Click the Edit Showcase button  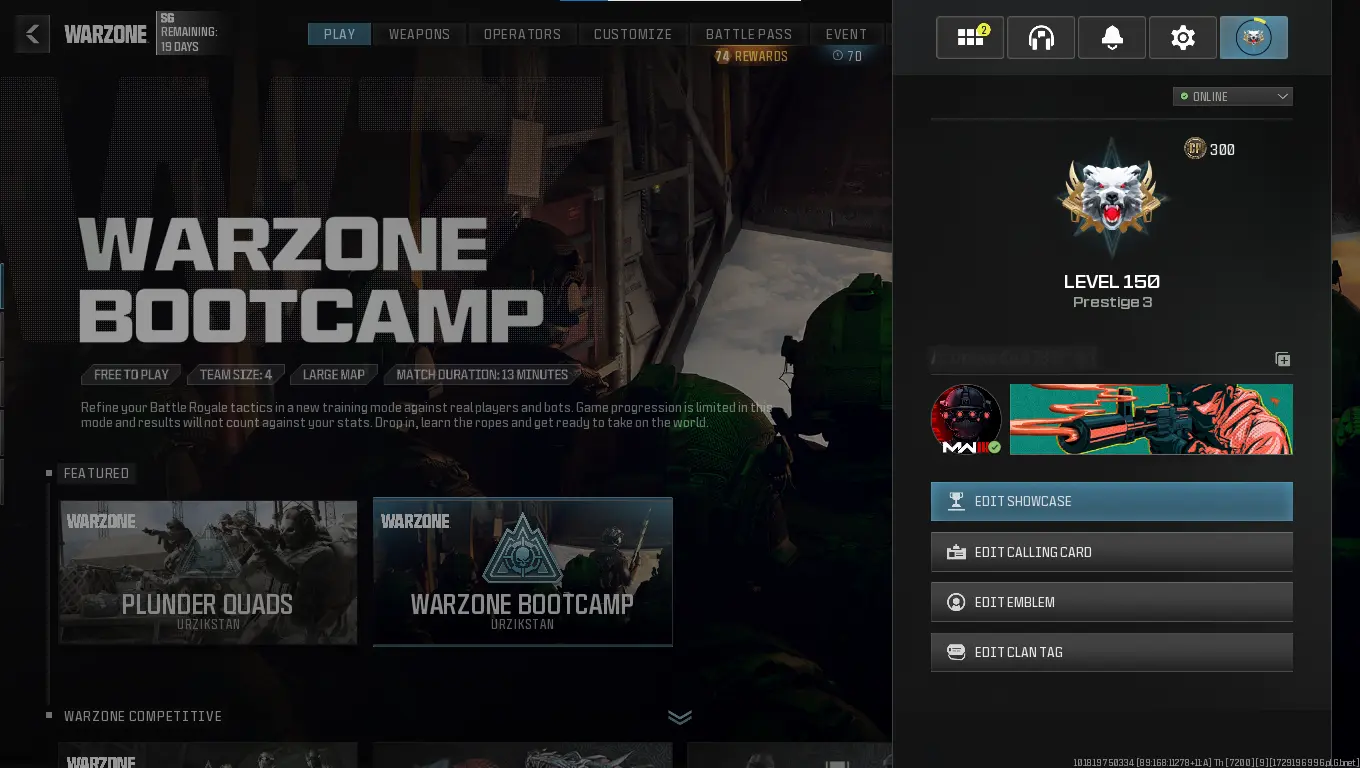[x=1111, y=501]
